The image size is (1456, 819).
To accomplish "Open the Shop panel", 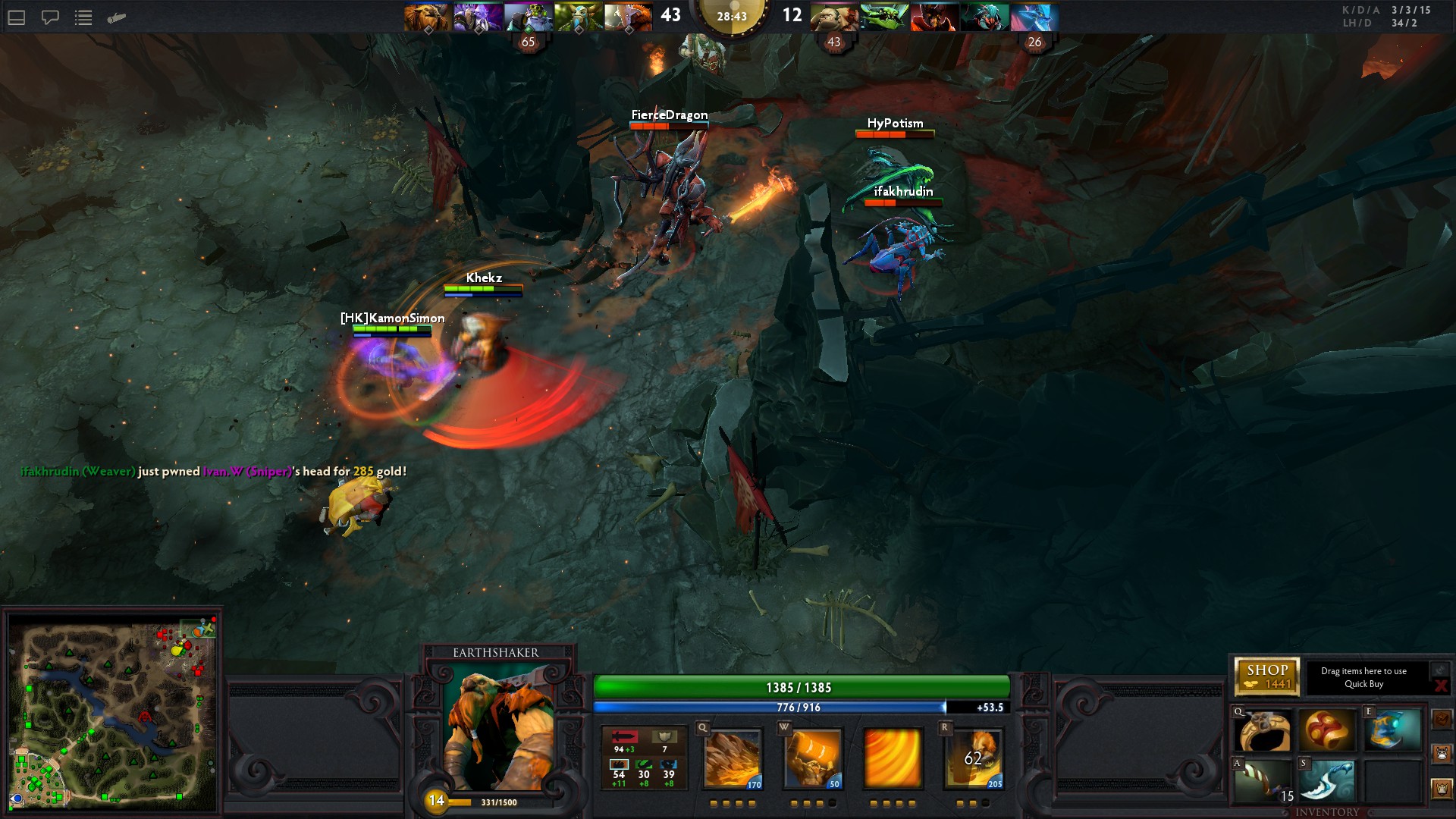I will 1266,676.
